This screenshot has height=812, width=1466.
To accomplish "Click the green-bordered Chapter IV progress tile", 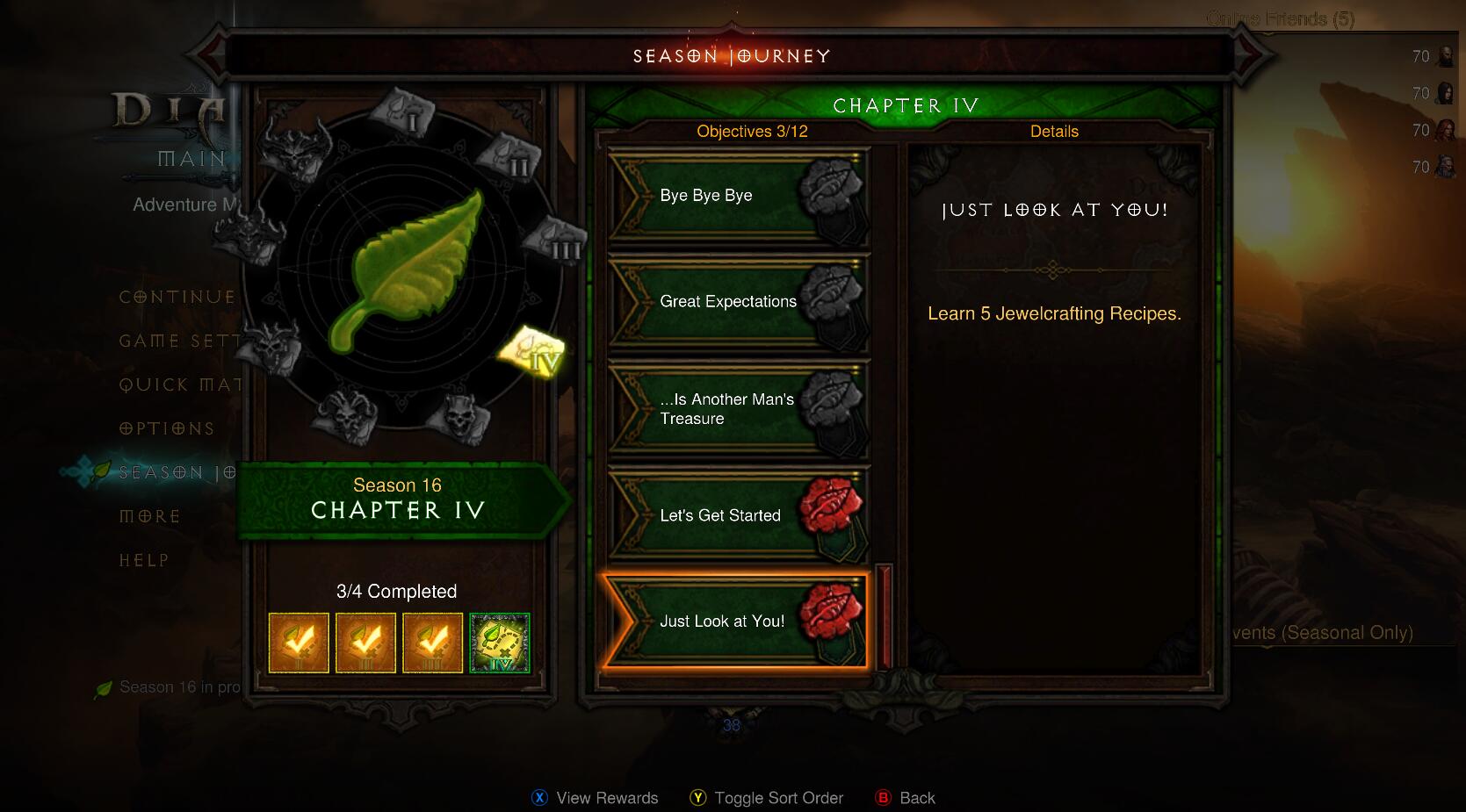I will tap(500, 643).
